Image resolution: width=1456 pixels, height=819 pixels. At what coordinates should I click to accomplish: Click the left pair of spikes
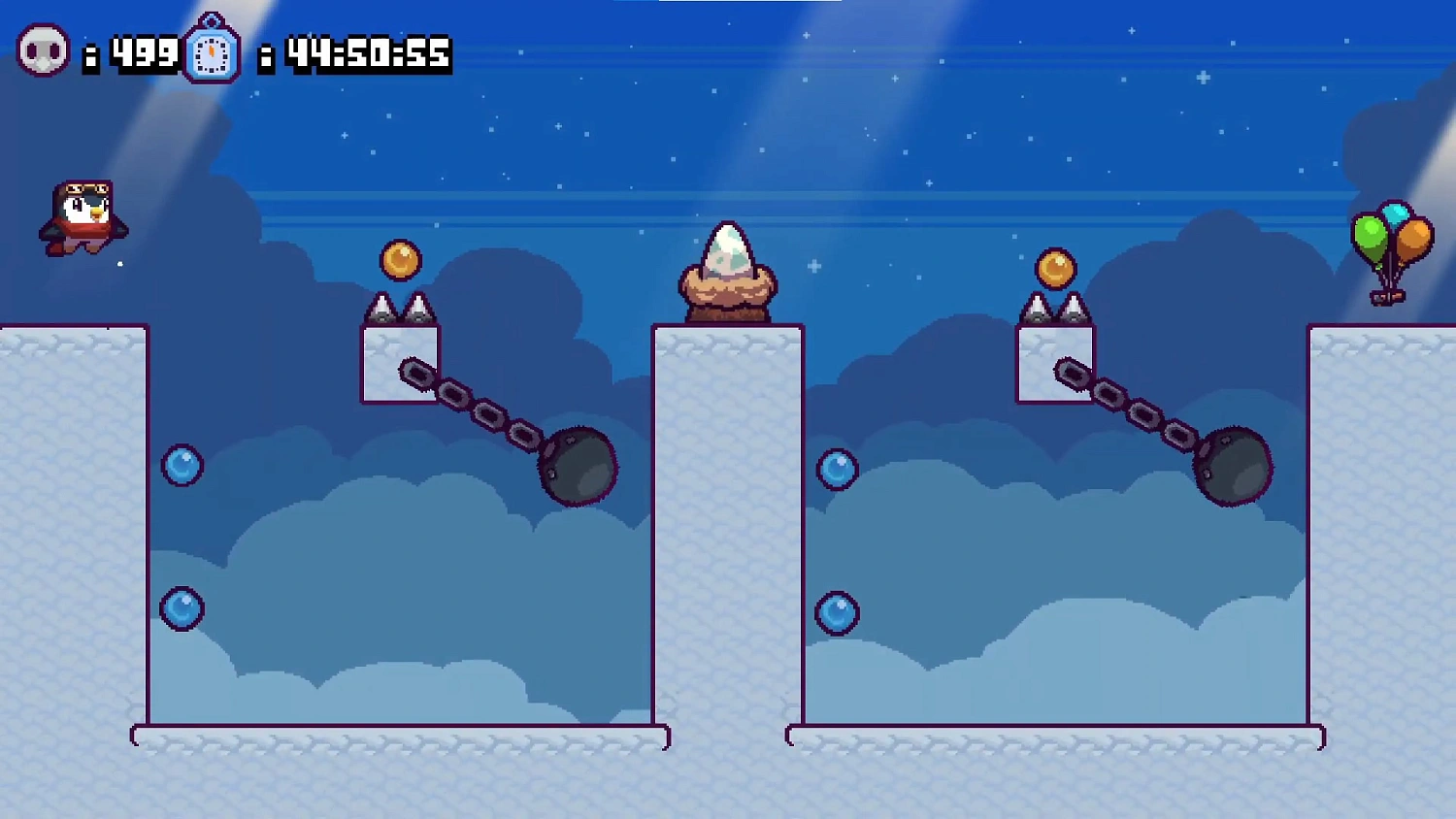click(402, 309)
